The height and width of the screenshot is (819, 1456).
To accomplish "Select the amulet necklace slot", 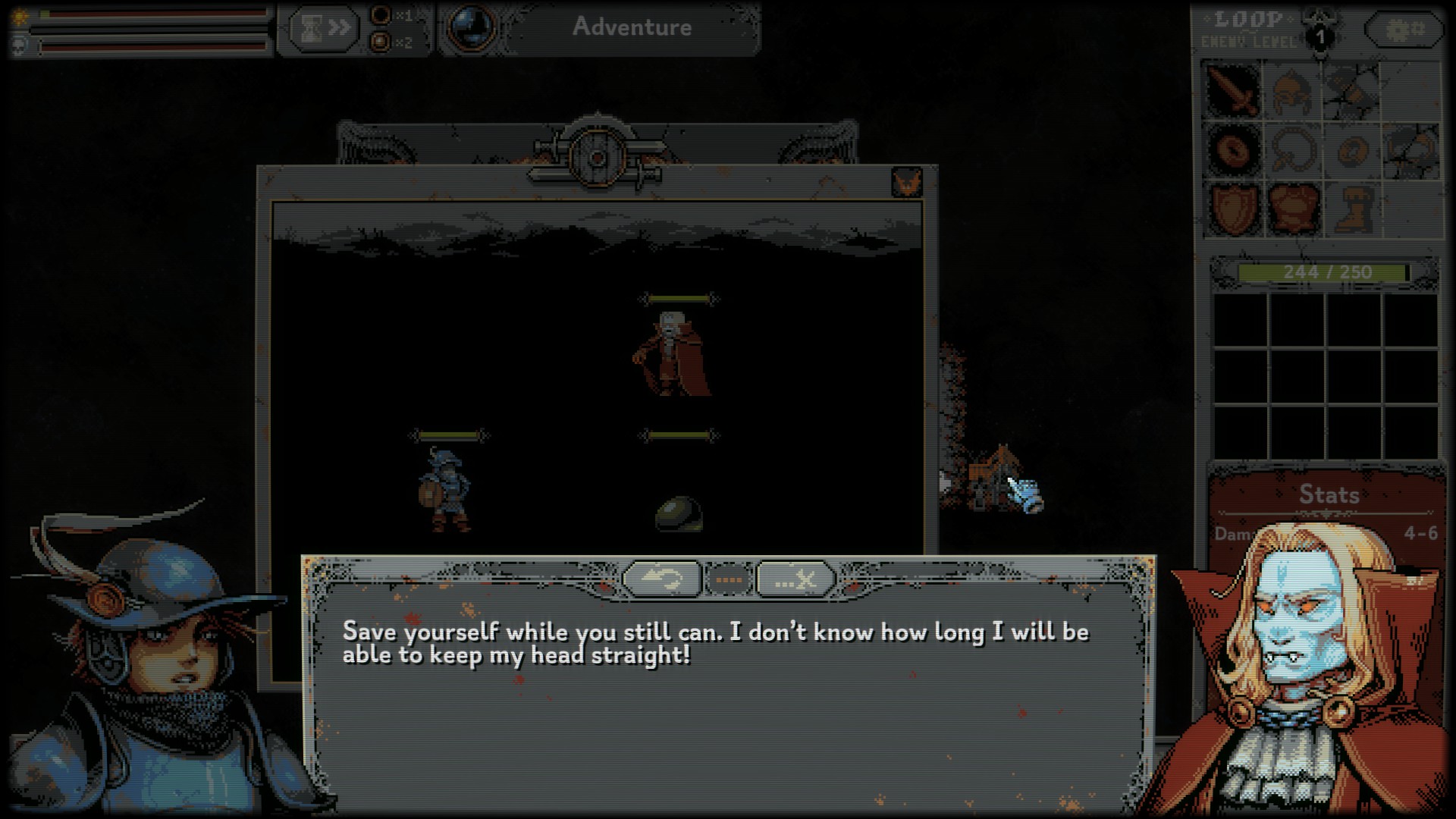I will click(x=1292, y=149).
